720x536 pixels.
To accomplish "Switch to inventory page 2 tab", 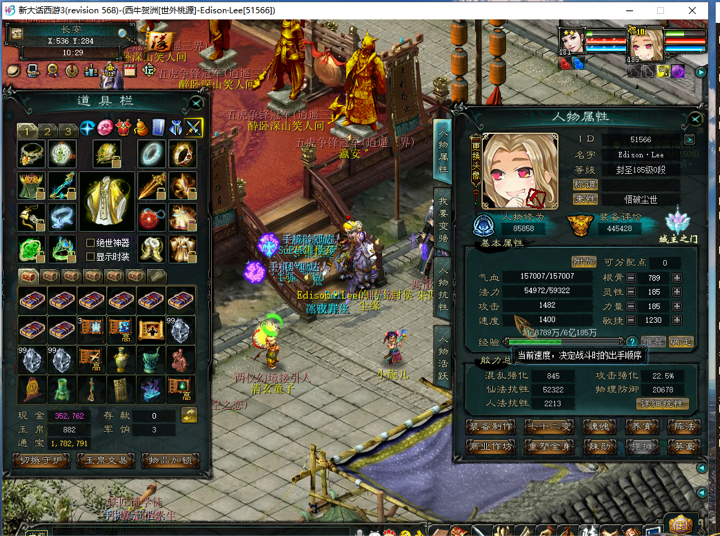I will [47, 130].
